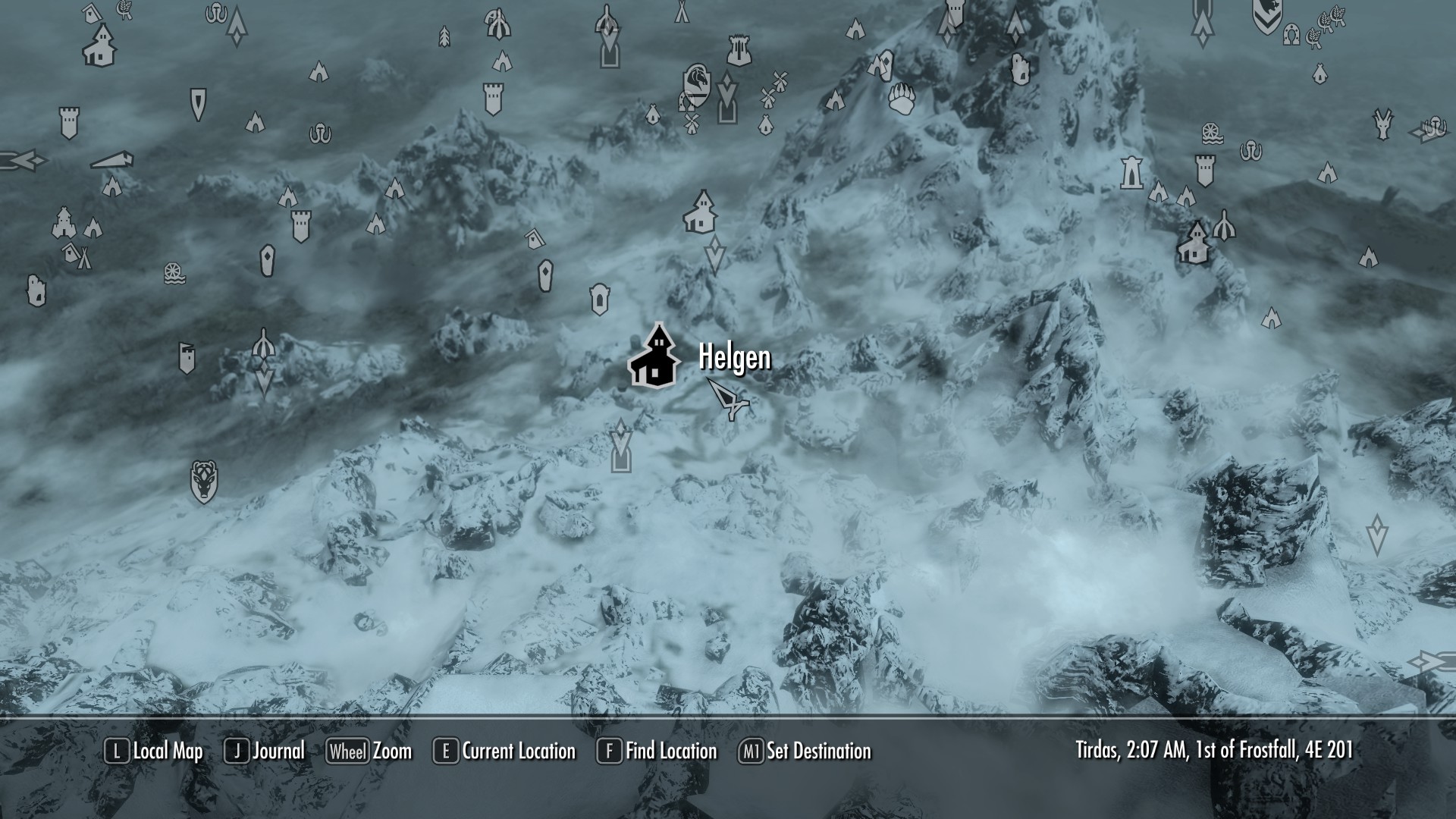Click the watchtower fort marker on the left side
This screenshot has height=819, width=1456.
pyautogui.click(x=69, y=124)
